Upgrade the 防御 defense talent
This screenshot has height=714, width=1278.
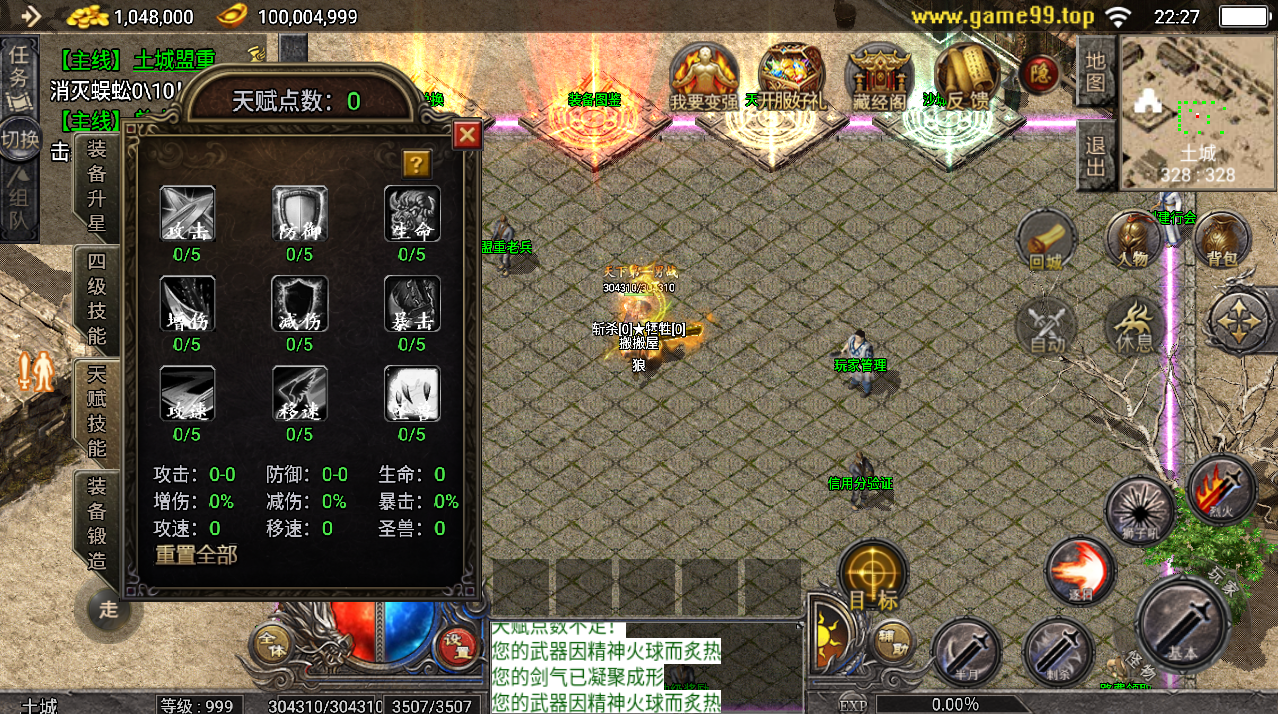pos(299,214)
